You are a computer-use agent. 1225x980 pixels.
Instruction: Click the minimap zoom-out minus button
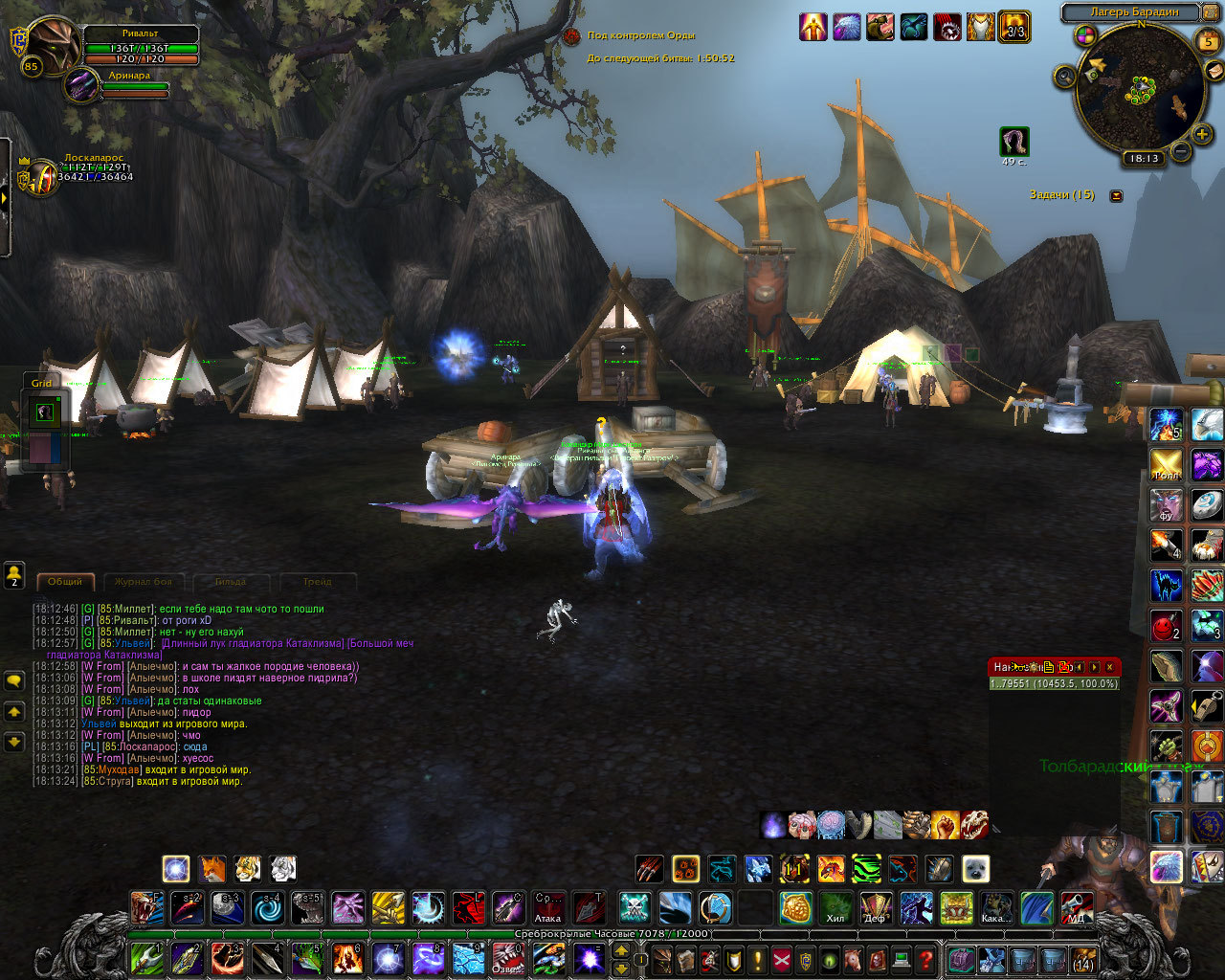pyautogui.click(x=1181, y=150)
